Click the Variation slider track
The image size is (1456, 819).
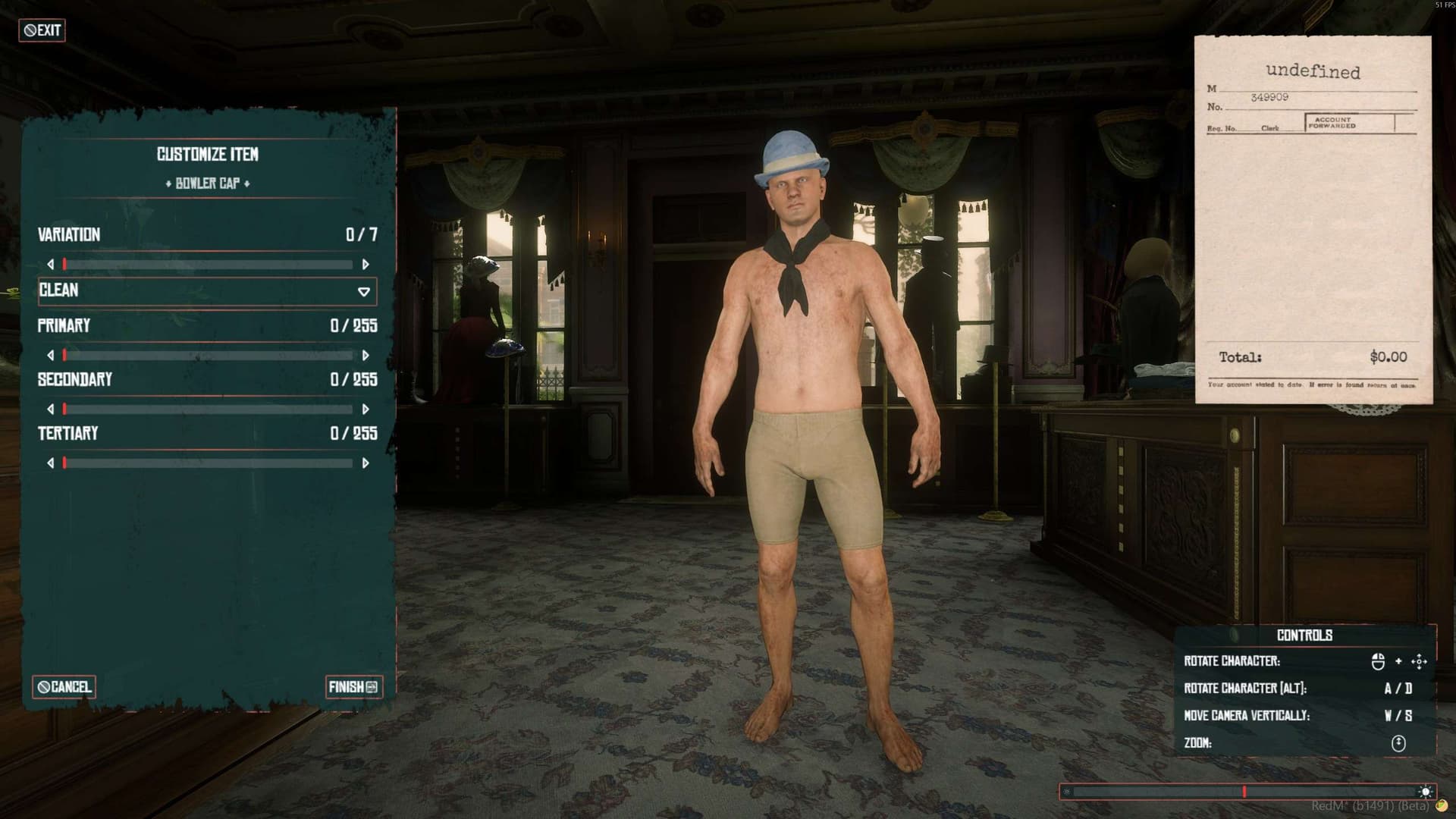click(208, 265)
